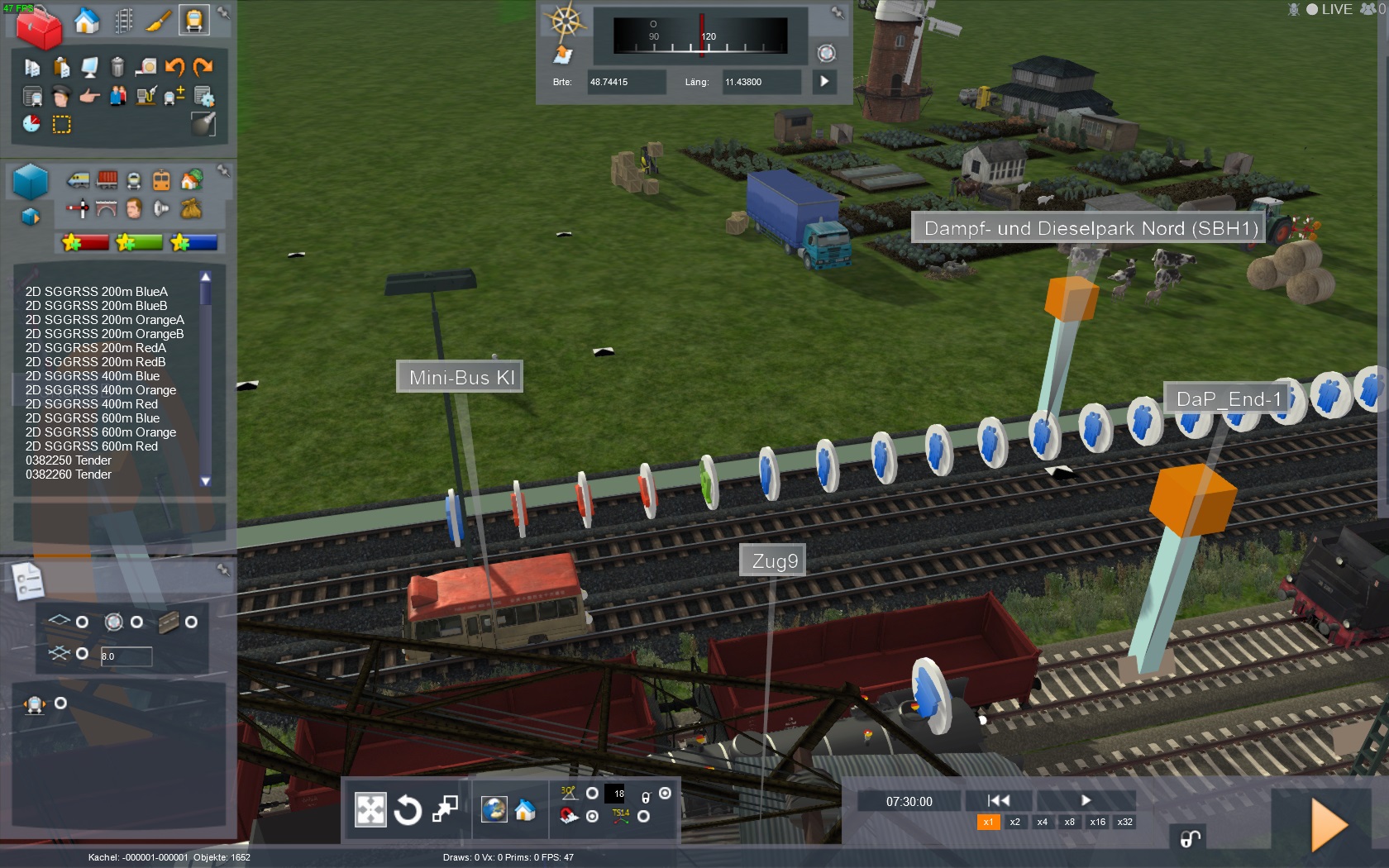
Task: Select the paintbrush terrain tool
Action: tap(158, 21)
